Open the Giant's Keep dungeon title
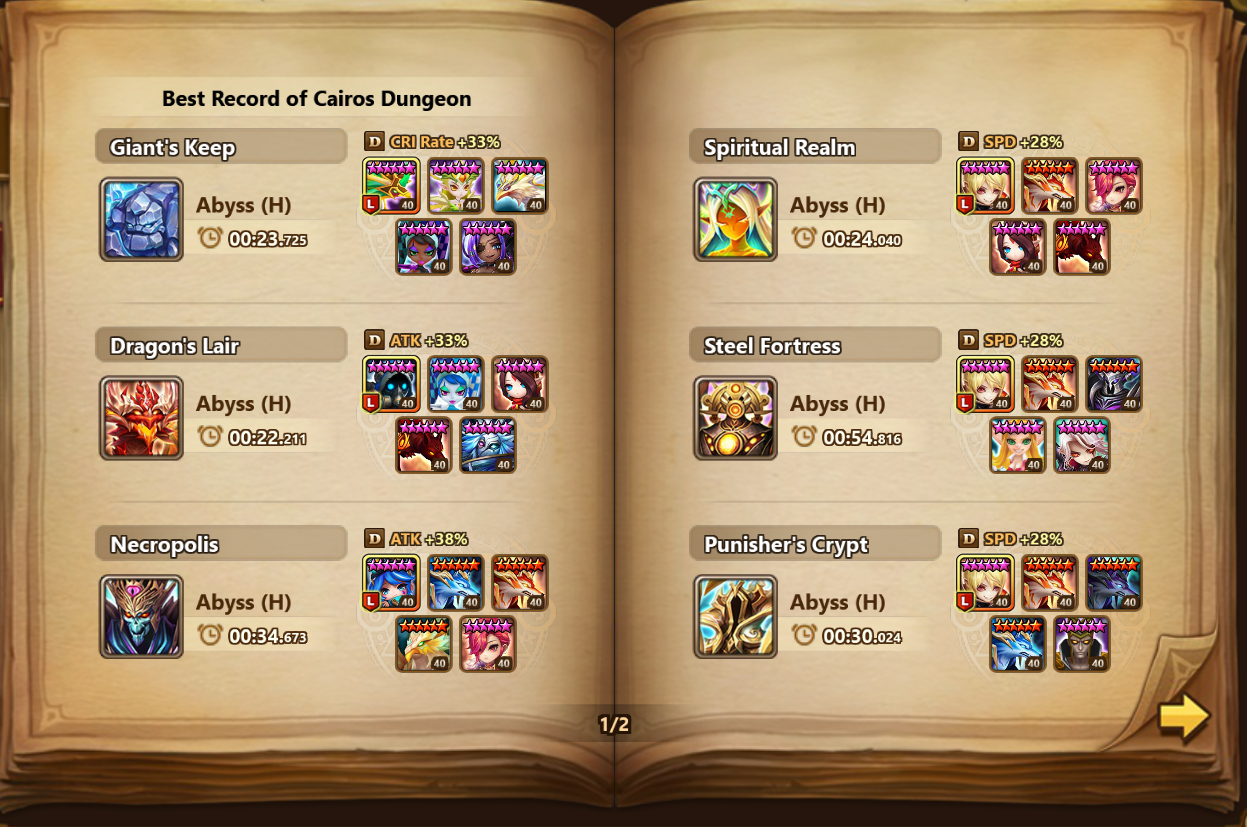The height and width of the screenshot is (827, 1247). tap(173, 148)
